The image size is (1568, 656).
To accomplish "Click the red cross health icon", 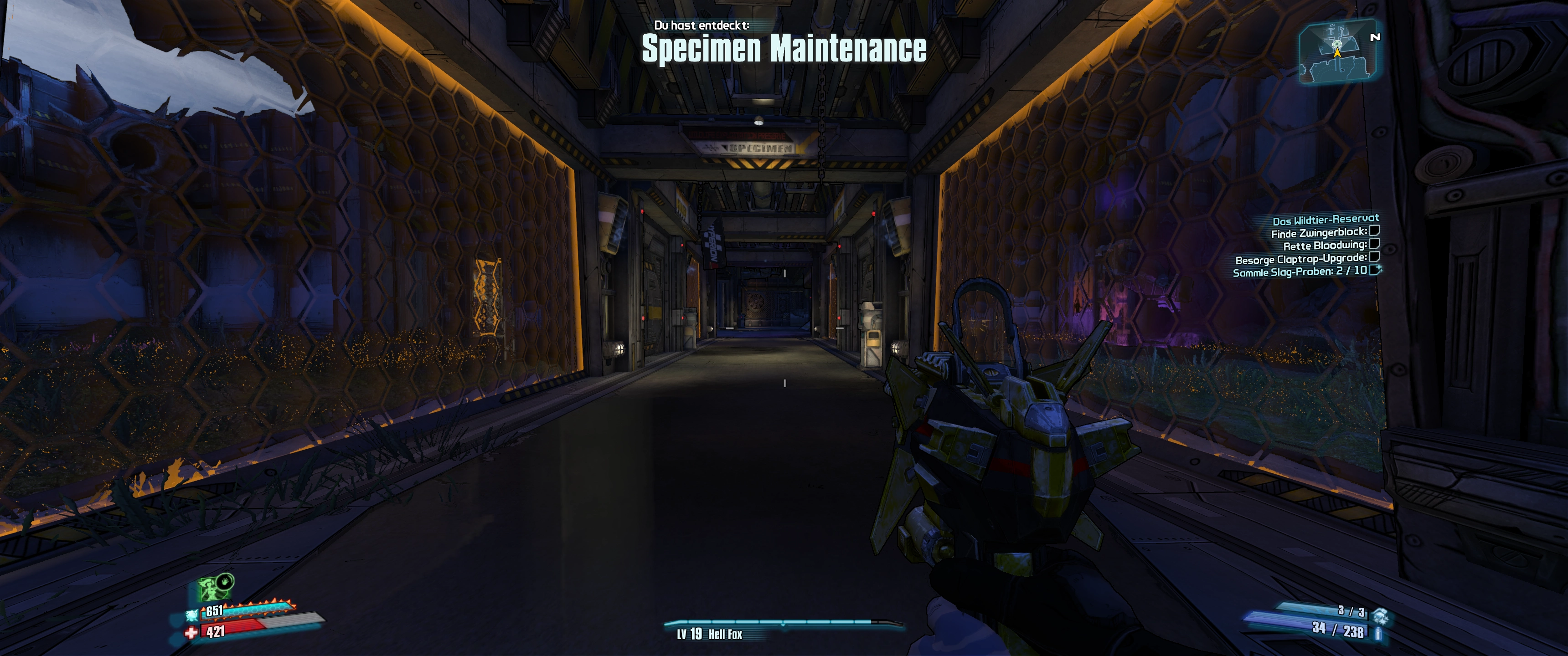I will click(x=191, y=633).
